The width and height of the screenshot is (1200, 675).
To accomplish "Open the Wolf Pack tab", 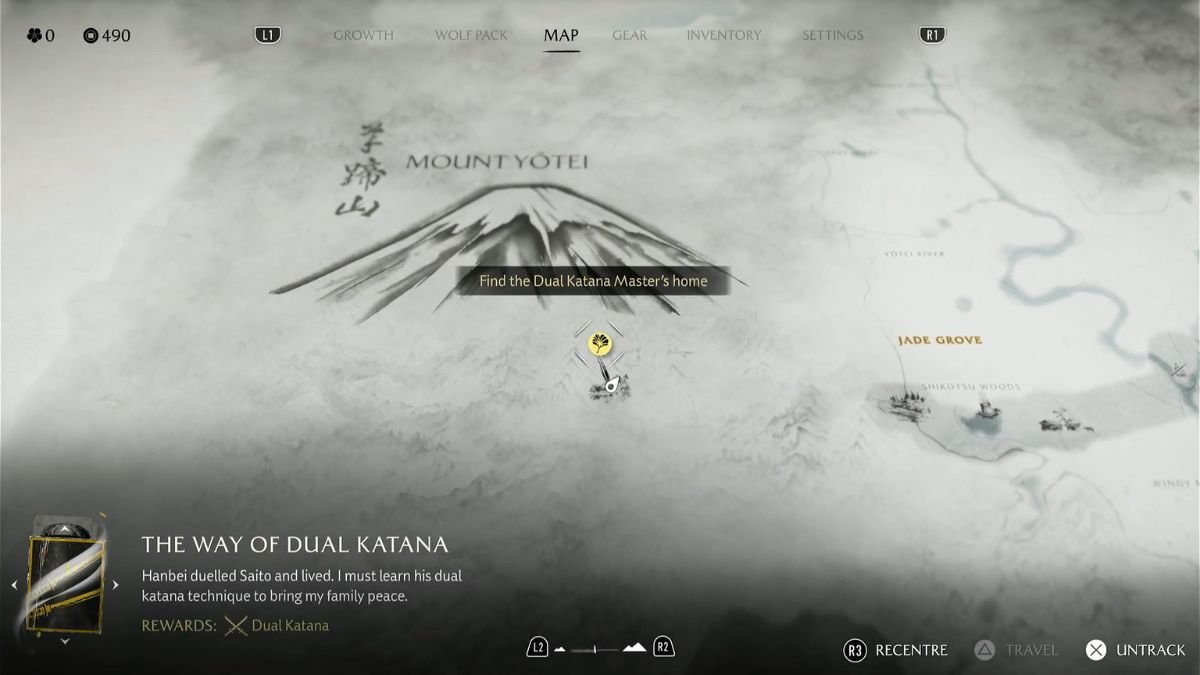I will [471, 35].
